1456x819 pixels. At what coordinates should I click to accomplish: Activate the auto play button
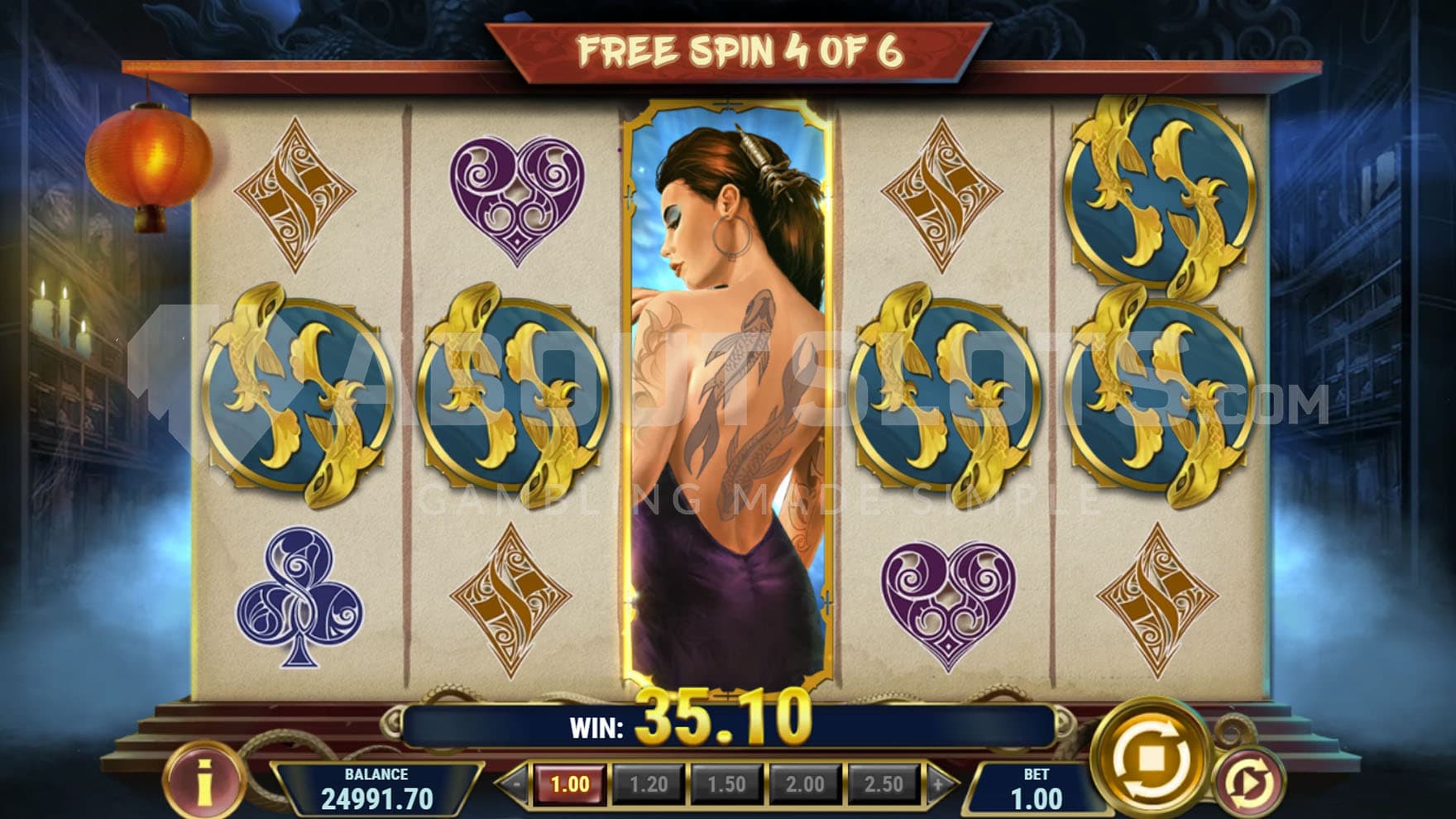click(1249, 782)
